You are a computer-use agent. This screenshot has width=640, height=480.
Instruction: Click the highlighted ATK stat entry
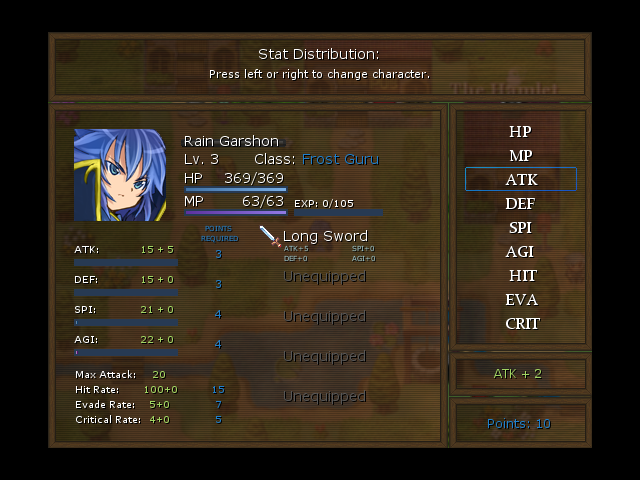point(520,180)
